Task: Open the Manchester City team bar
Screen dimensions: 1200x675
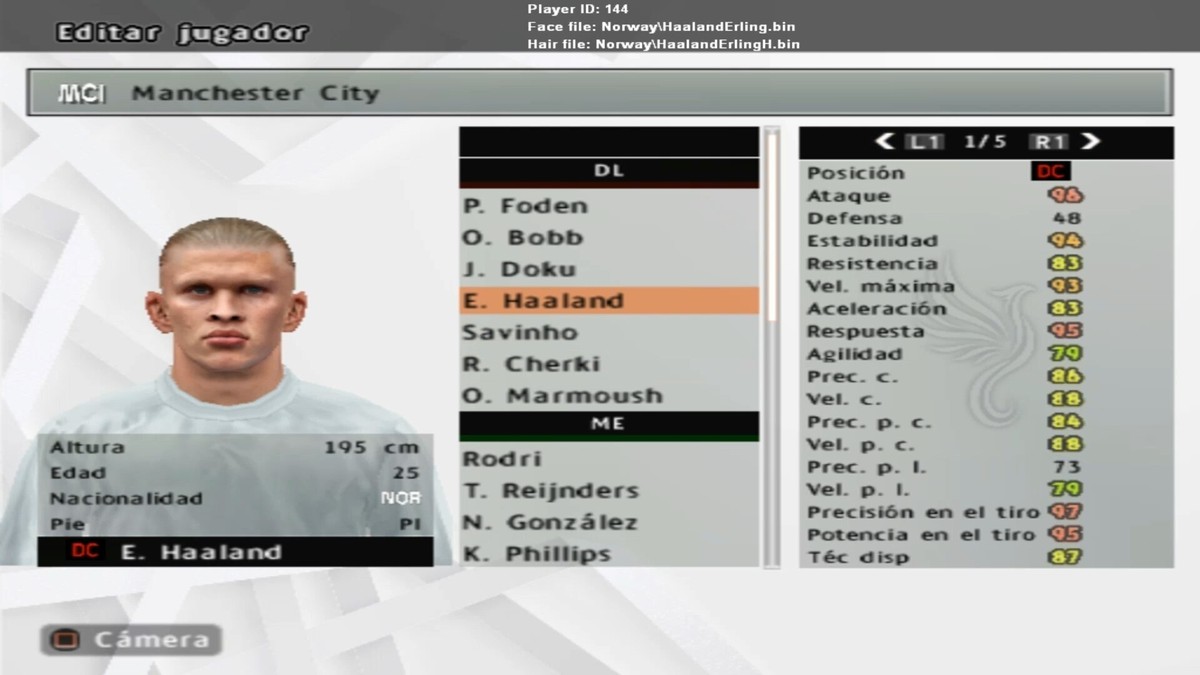Action: point(599,93)
